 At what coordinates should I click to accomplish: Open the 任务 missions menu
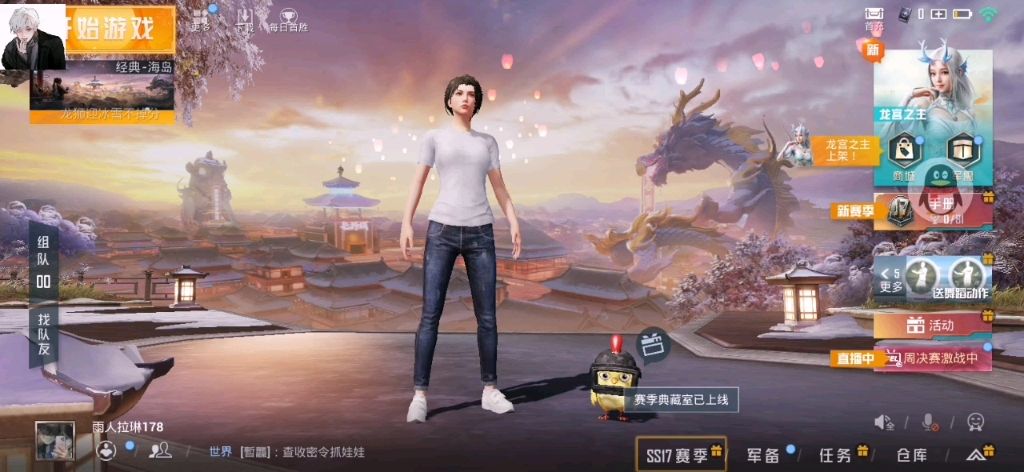coord(836,455)
